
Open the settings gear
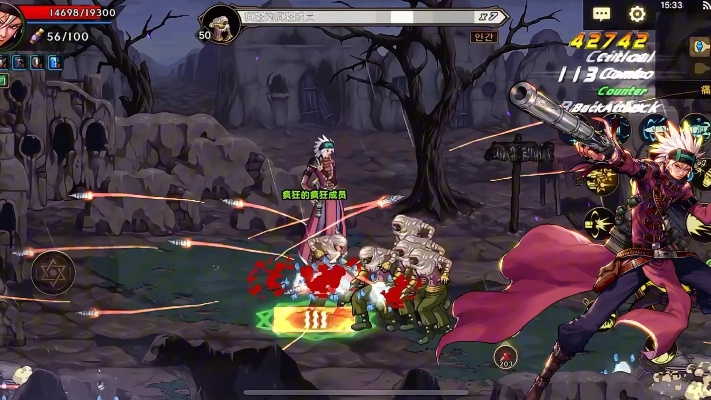tap(637, 14)
